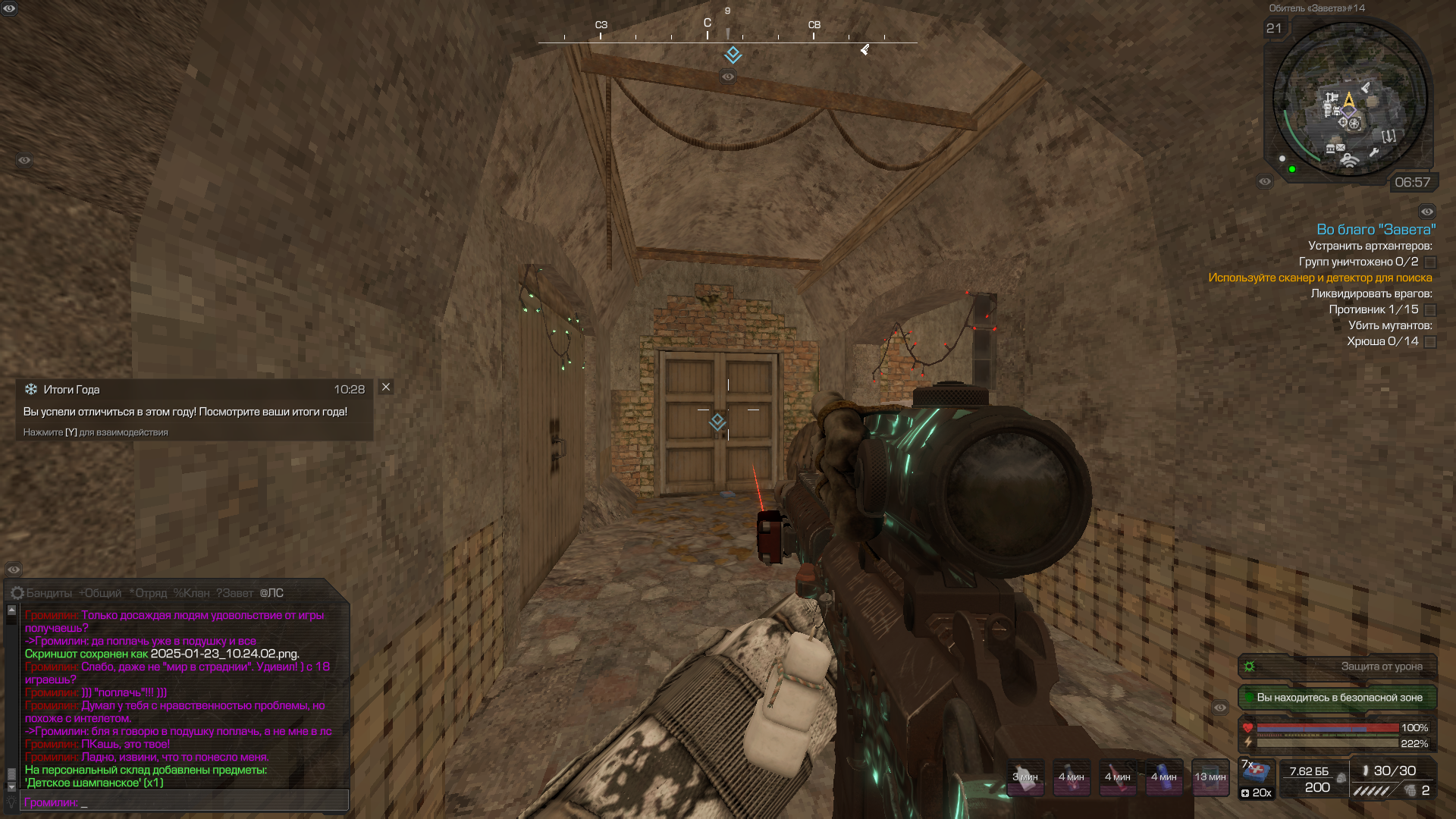Open the circular minimap
Screen dimensions: 1456x819
[1349, 99]
